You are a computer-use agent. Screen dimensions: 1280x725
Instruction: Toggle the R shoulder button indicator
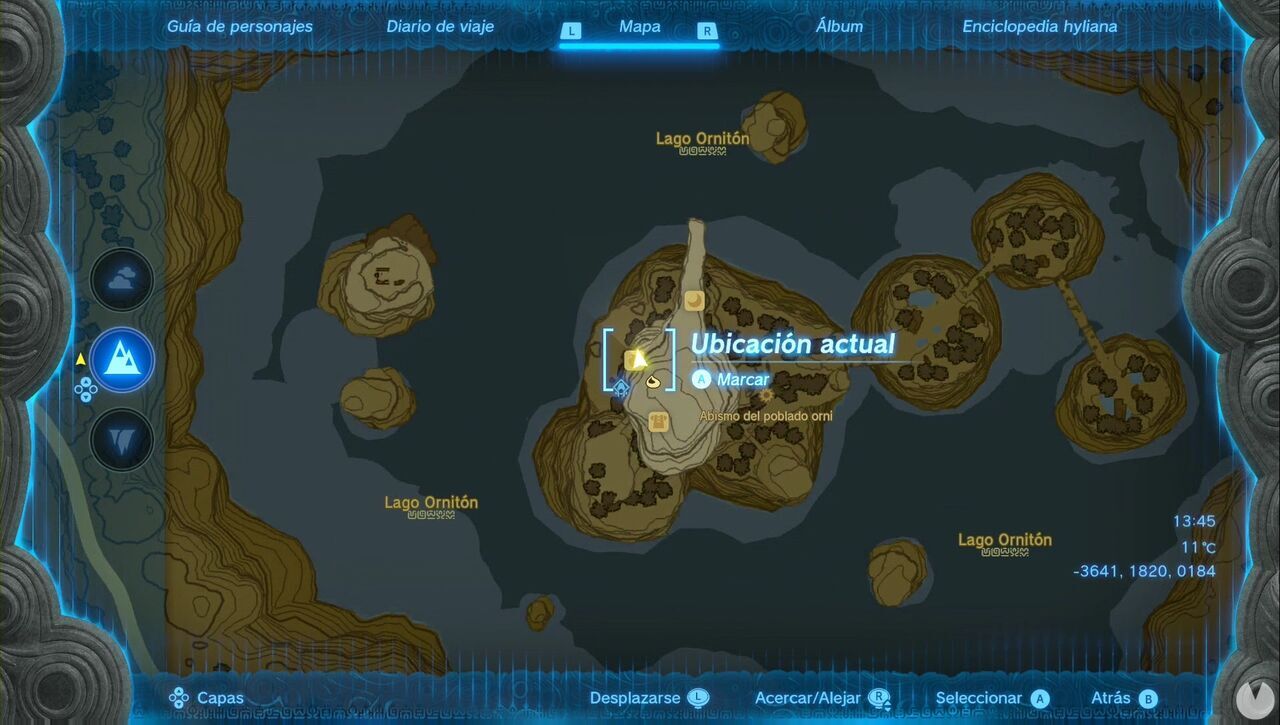click(x=707, y=31)
